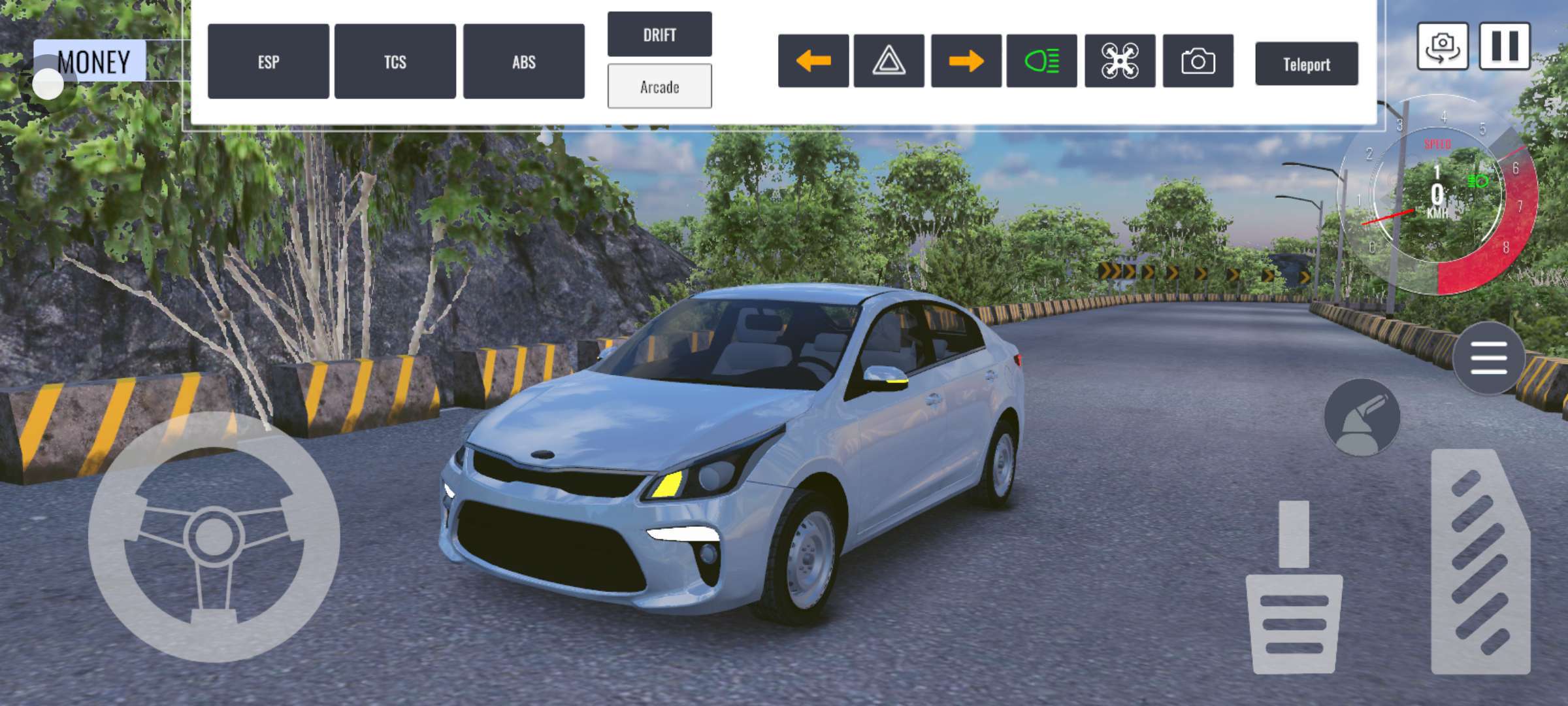Open the hamburger menu button
This screenshot has height=706, width=1568.
1488,358
